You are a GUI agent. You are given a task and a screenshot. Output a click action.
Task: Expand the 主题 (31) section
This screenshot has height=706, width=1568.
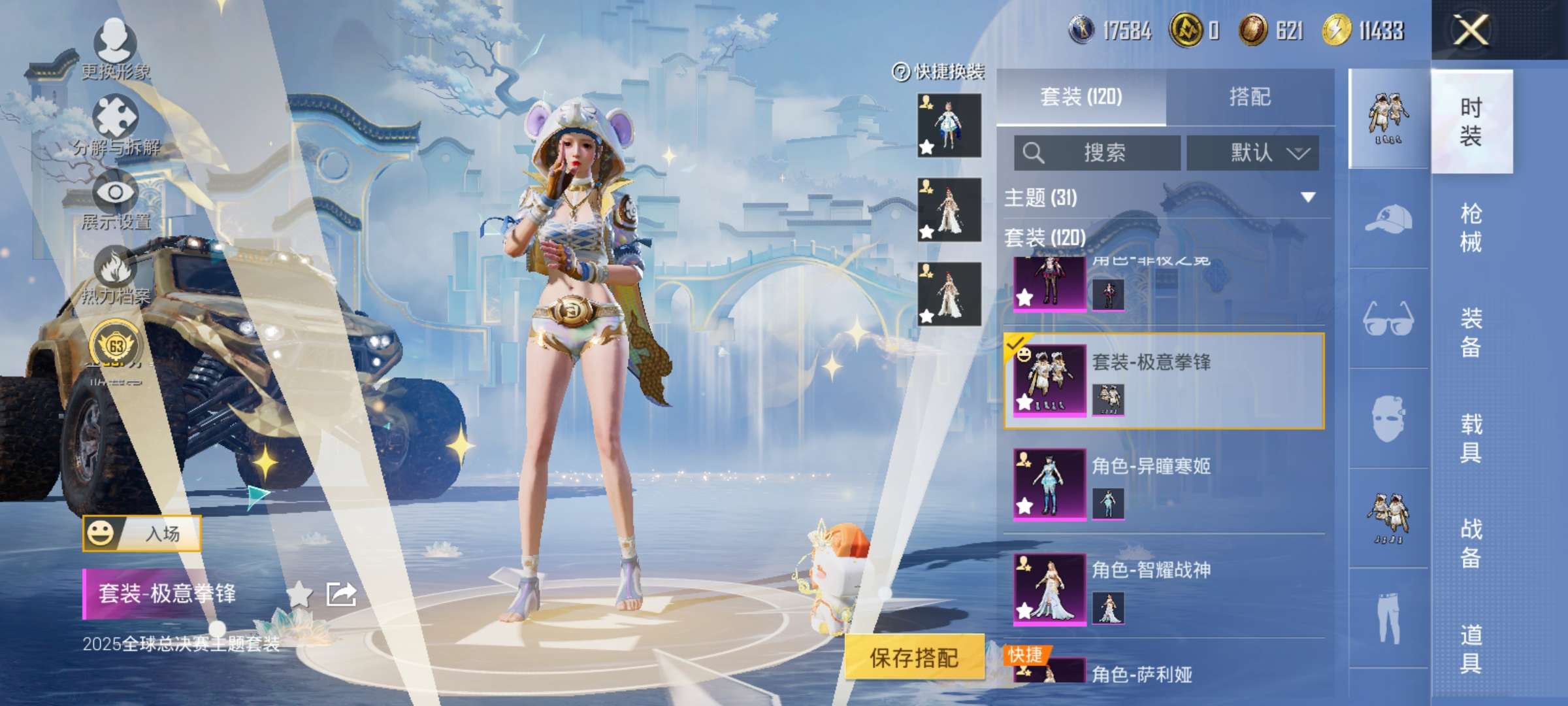click(x=1307, y=197)
